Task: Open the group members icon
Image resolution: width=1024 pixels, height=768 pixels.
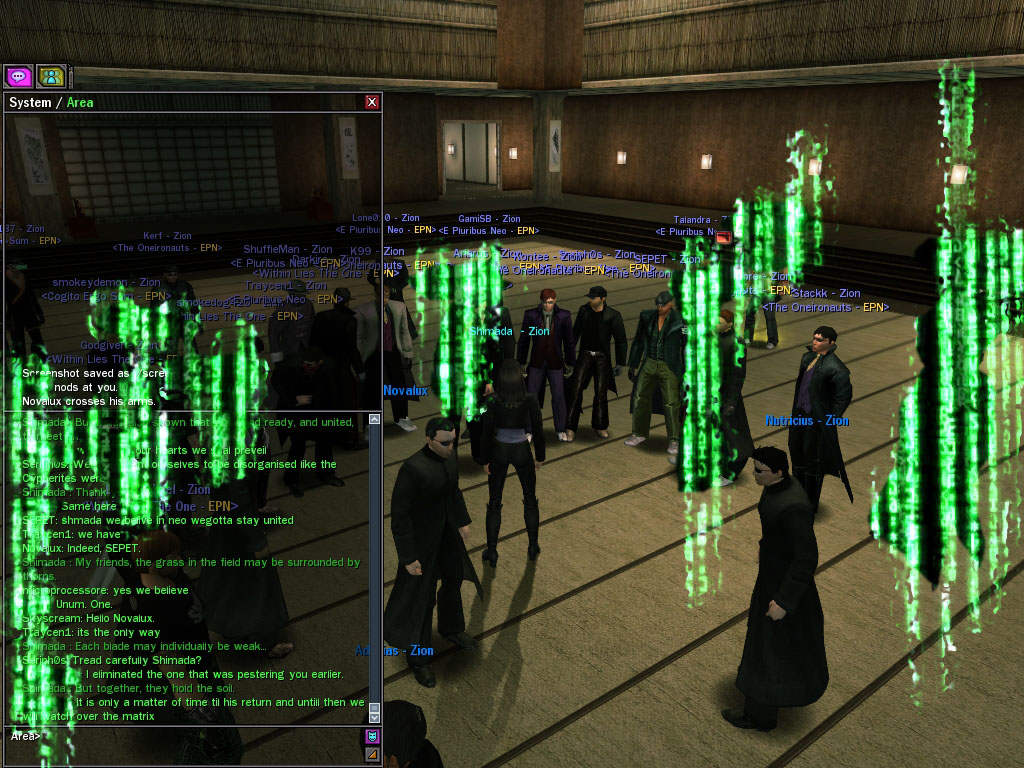Action: [51, 76]
